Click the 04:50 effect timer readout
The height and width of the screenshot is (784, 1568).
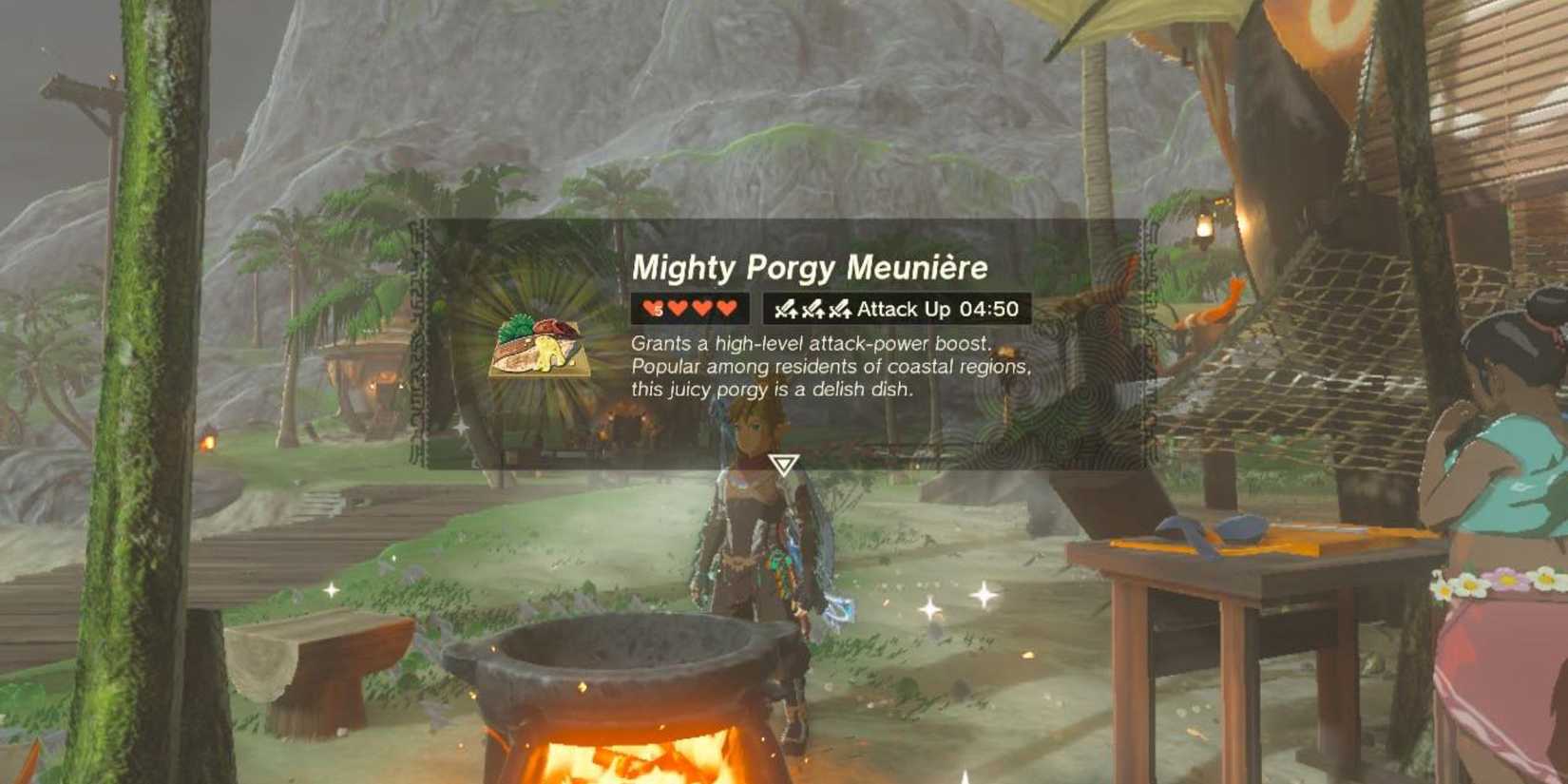(x=988, y=308)
